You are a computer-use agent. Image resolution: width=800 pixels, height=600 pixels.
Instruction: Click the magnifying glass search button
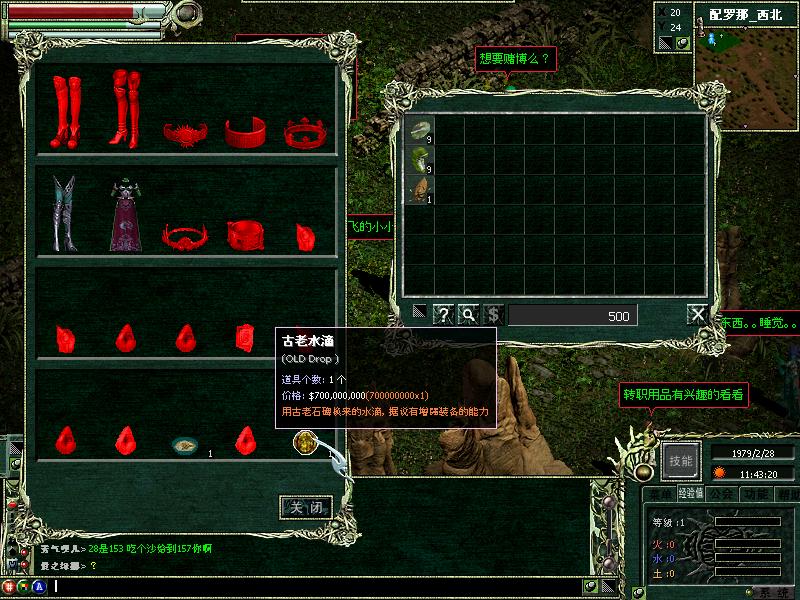468,315
